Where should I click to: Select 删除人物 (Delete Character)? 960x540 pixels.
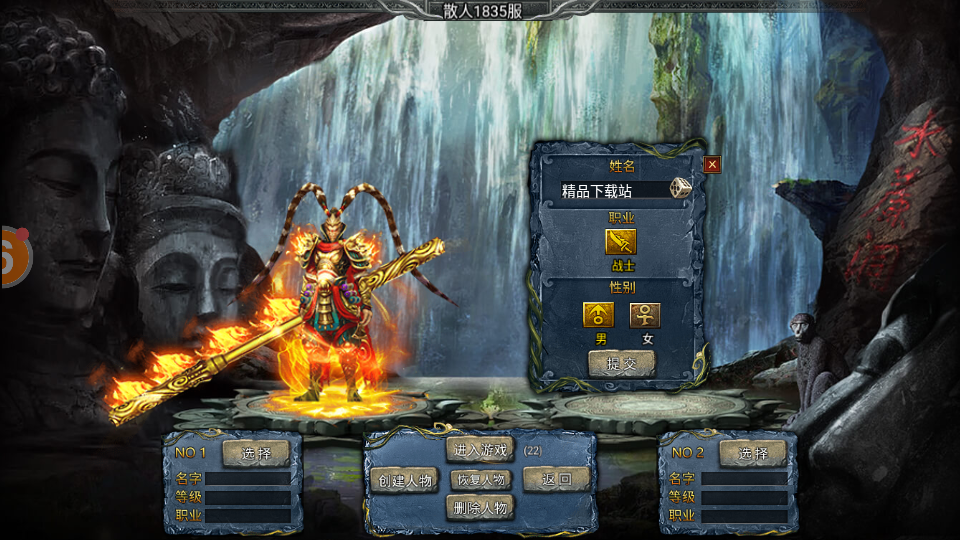(482, 508)
